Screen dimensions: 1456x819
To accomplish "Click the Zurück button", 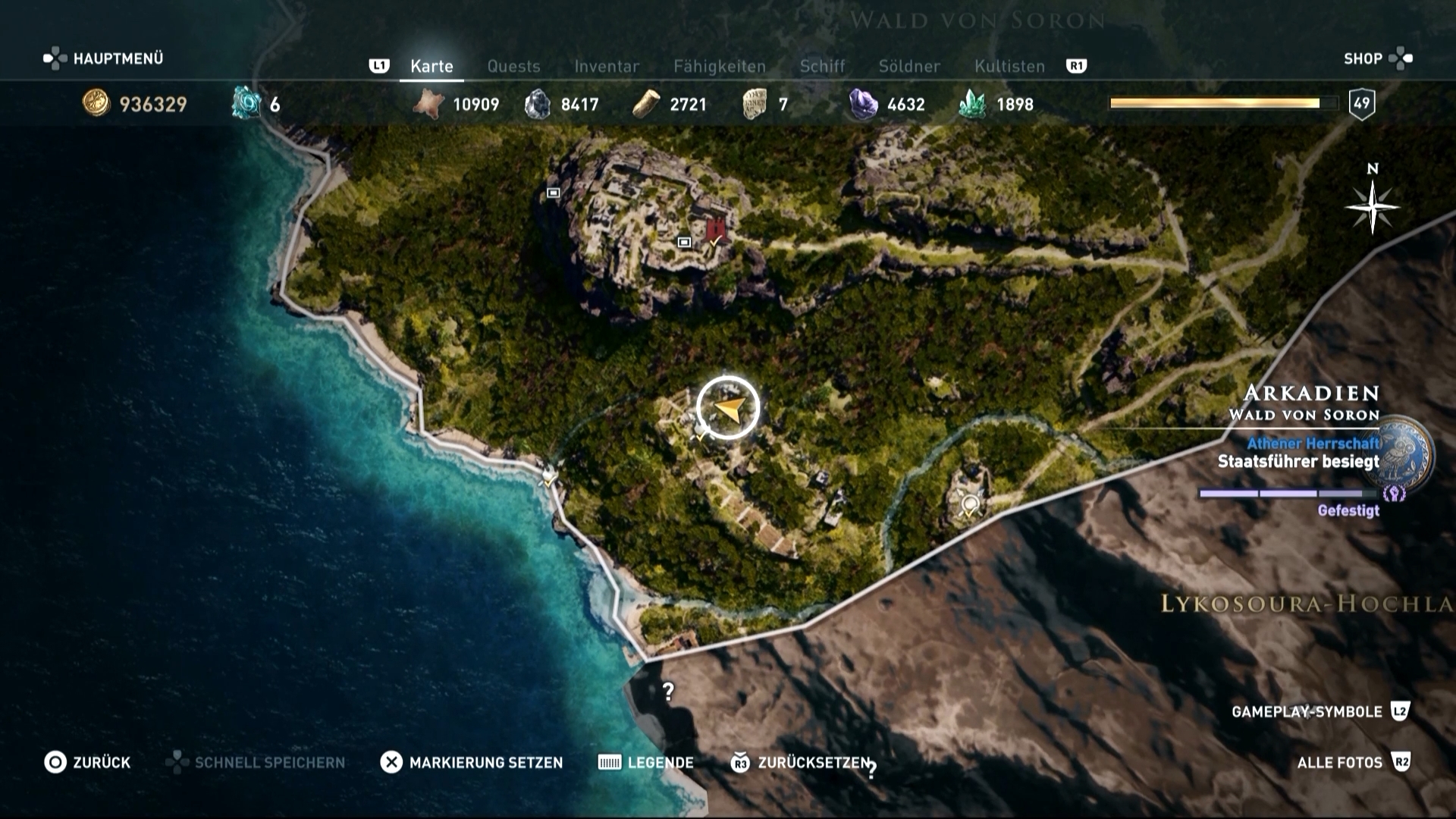I will click(x=87, y=762).
